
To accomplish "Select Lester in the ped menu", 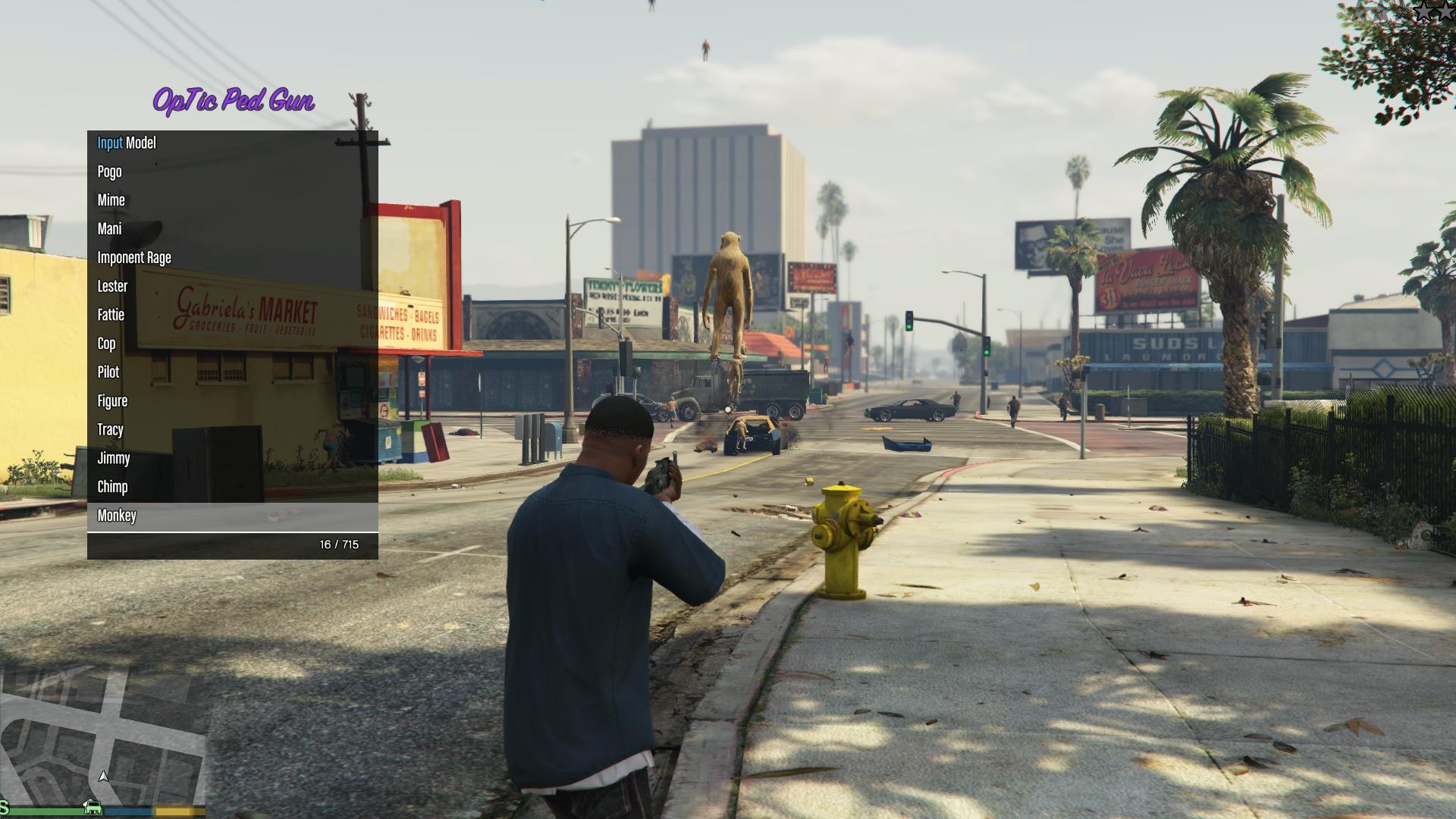I will [112, 287].
